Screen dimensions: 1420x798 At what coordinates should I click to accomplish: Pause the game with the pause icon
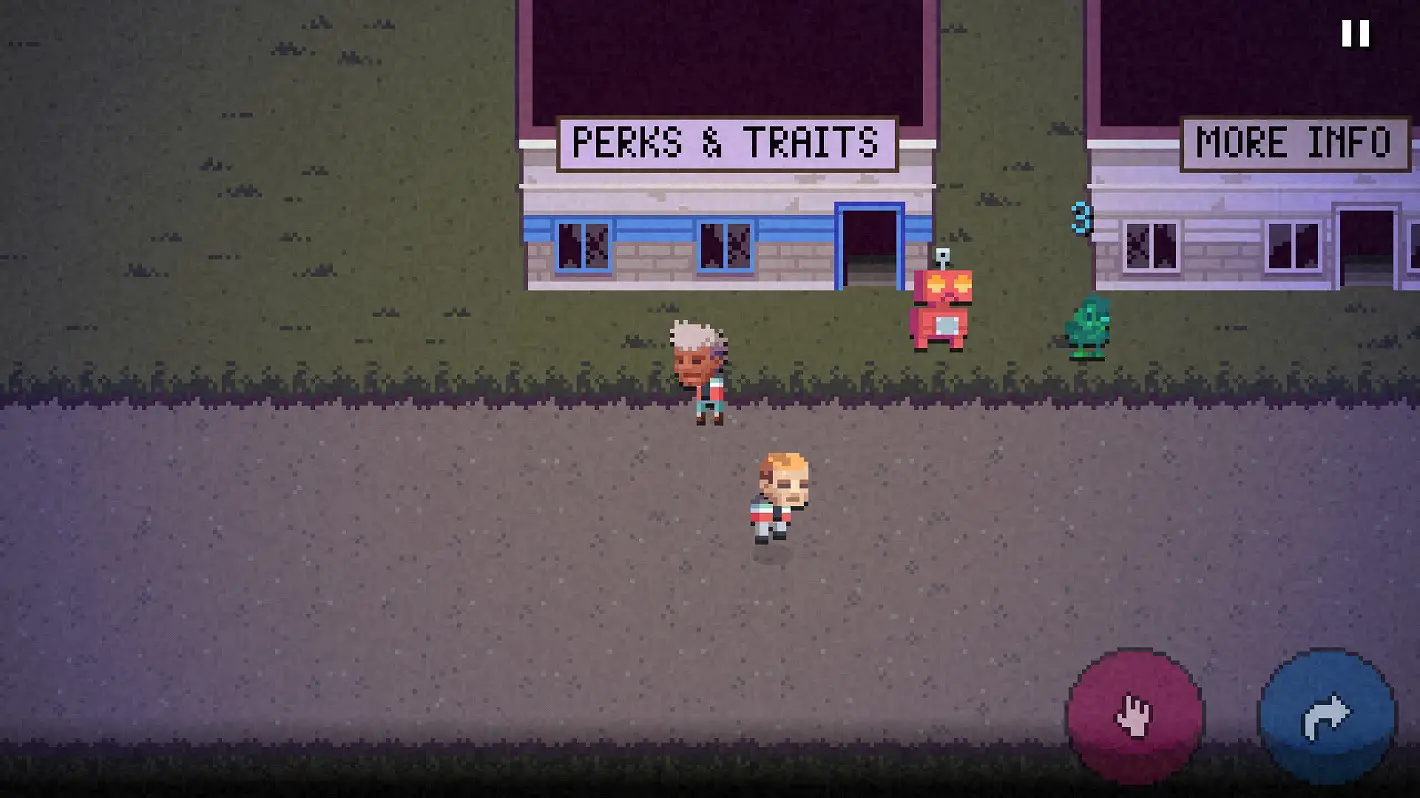pos(1355,34)
